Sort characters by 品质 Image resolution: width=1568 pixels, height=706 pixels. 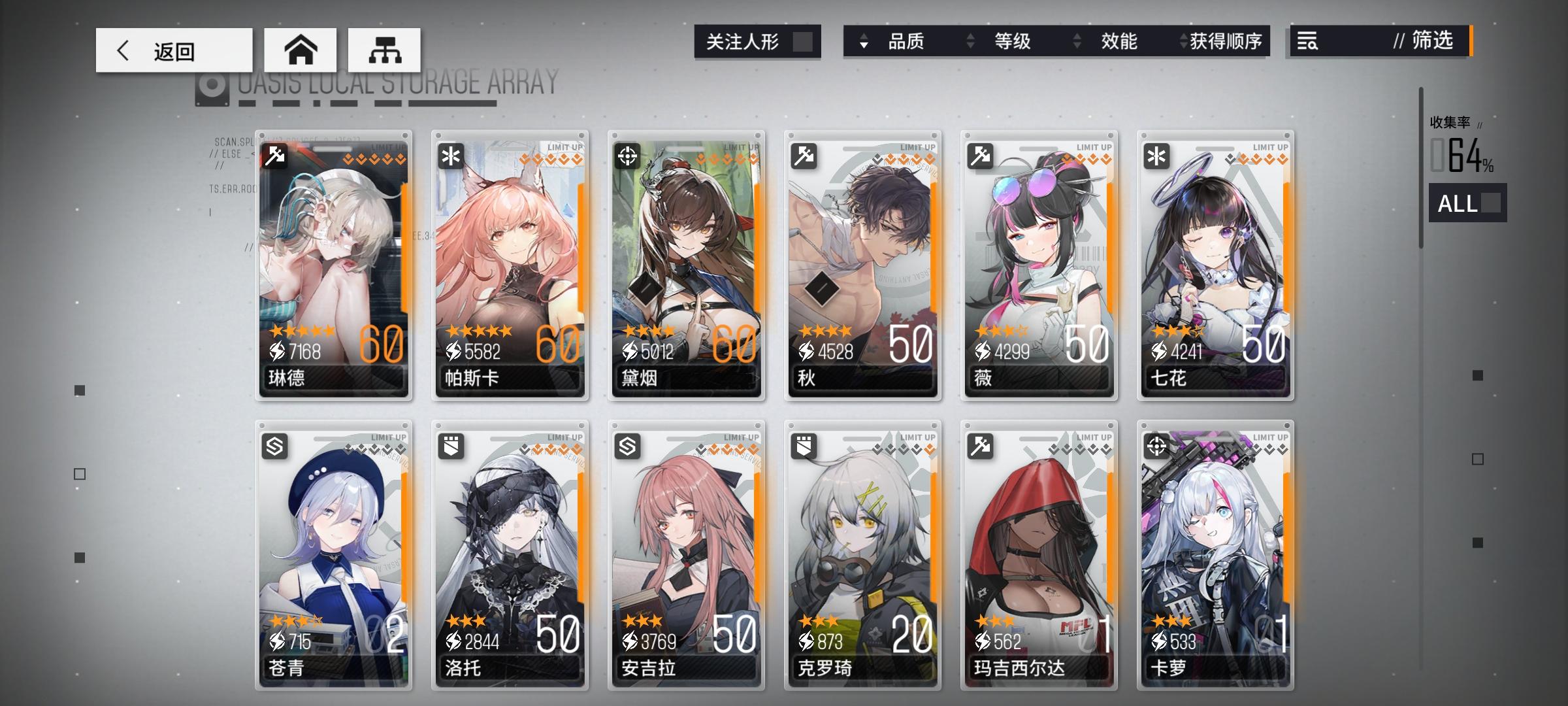click(908, 42)
